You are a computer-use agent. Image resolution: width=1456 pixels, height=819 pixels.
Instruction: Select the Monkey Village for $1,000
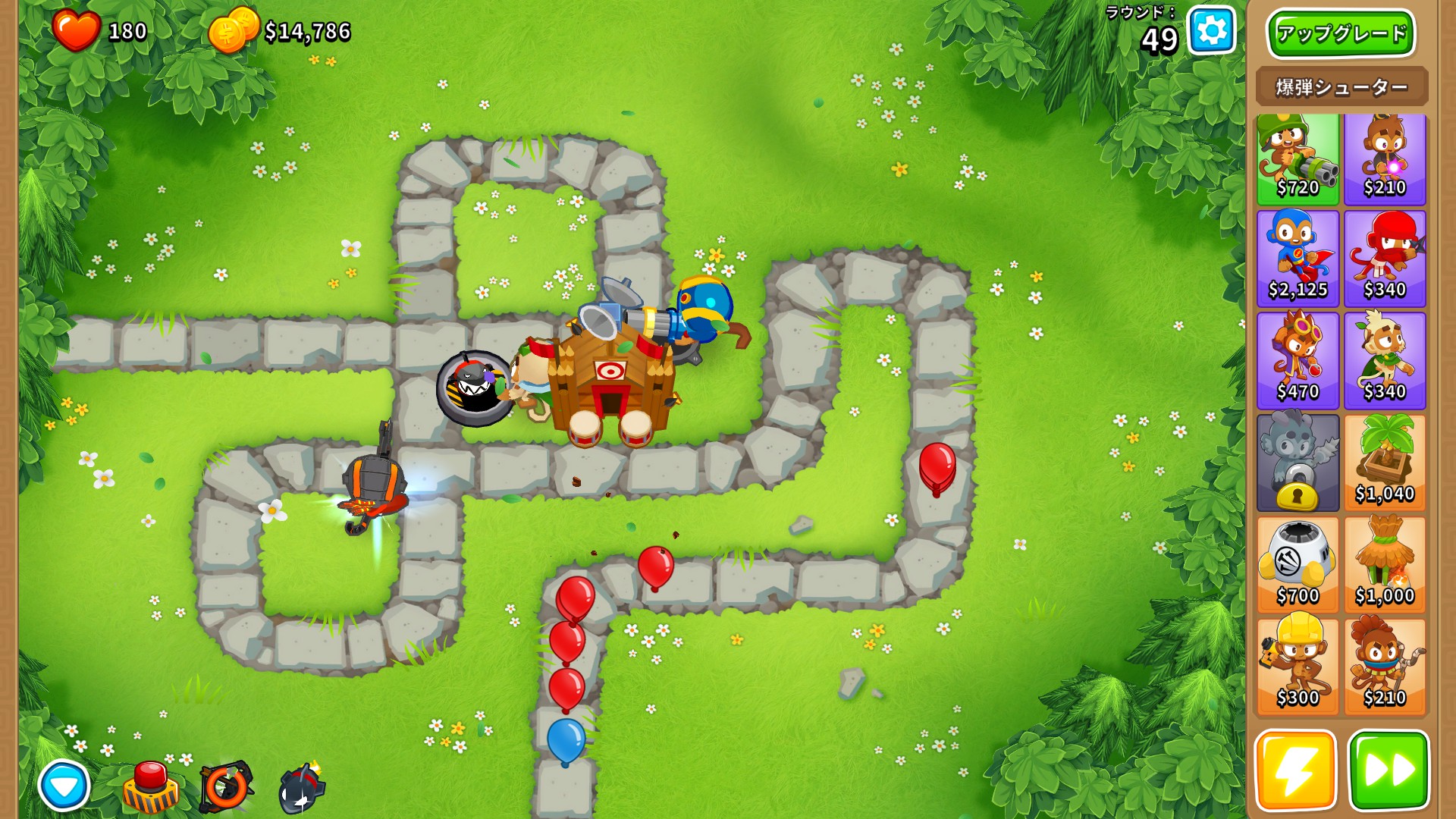point(1385,565)
